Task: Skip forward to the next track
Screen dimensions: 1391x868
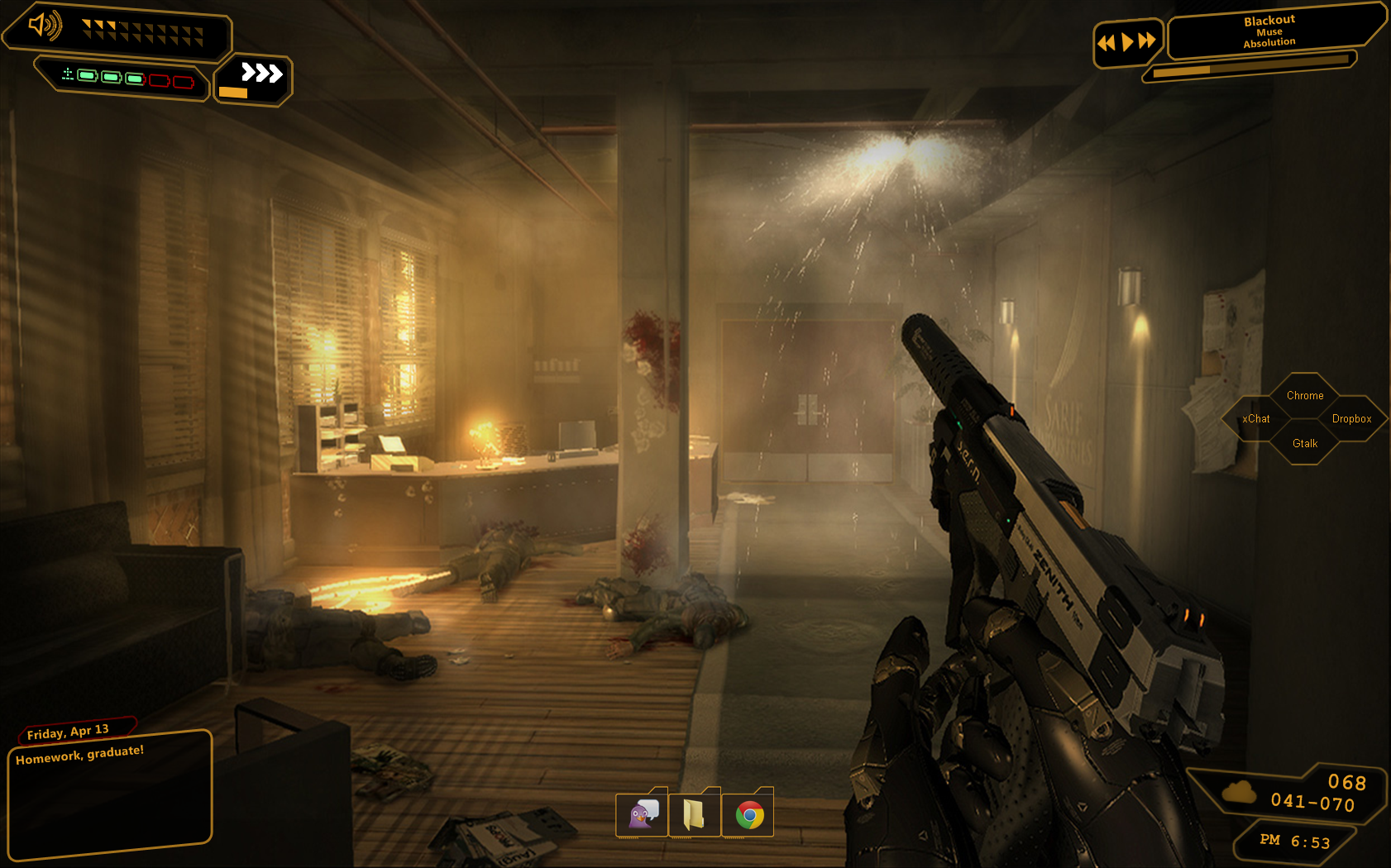Action: 1147,41
